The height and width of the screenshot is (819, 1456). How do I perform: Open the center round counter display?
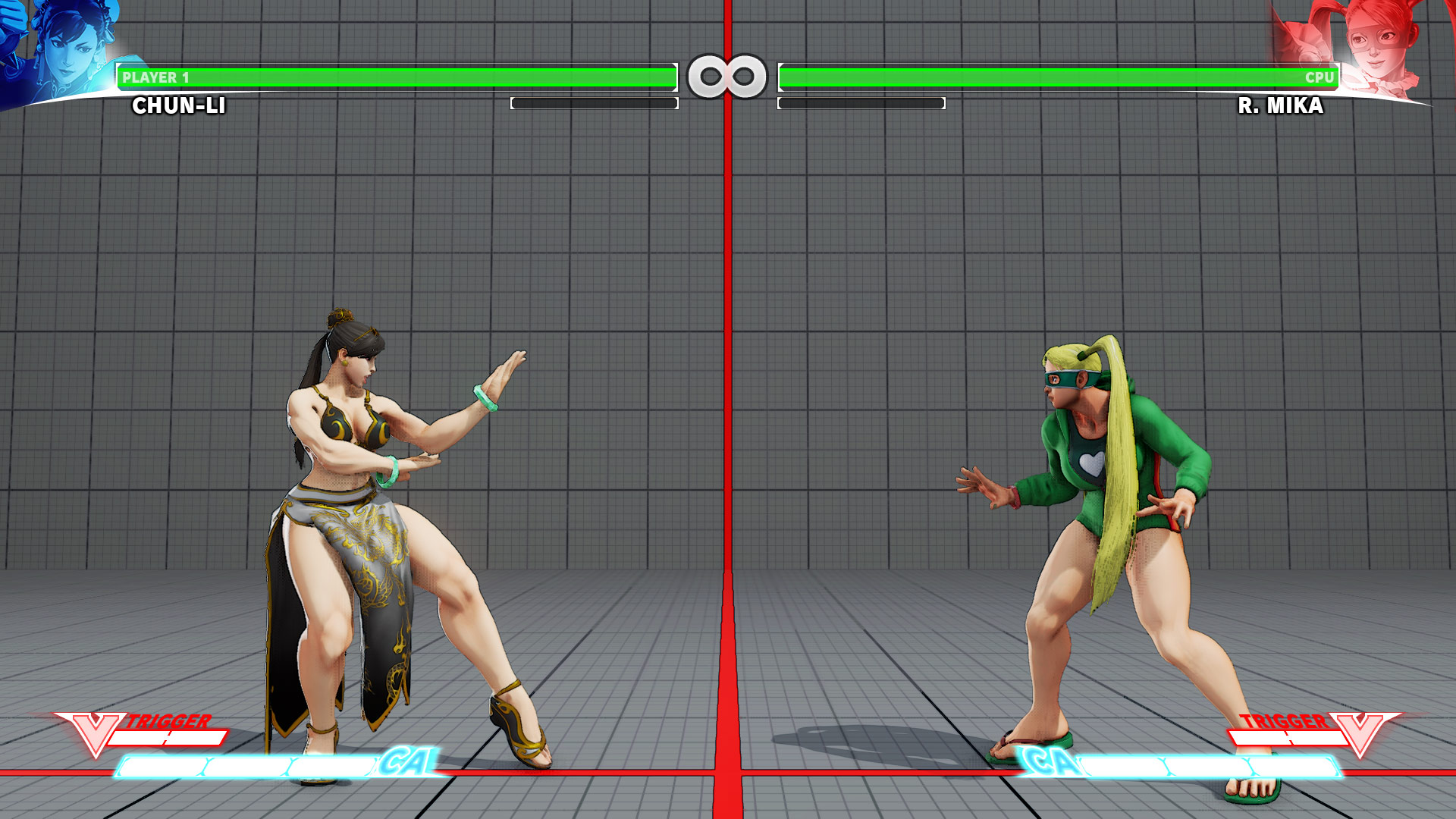coord(728,76)
